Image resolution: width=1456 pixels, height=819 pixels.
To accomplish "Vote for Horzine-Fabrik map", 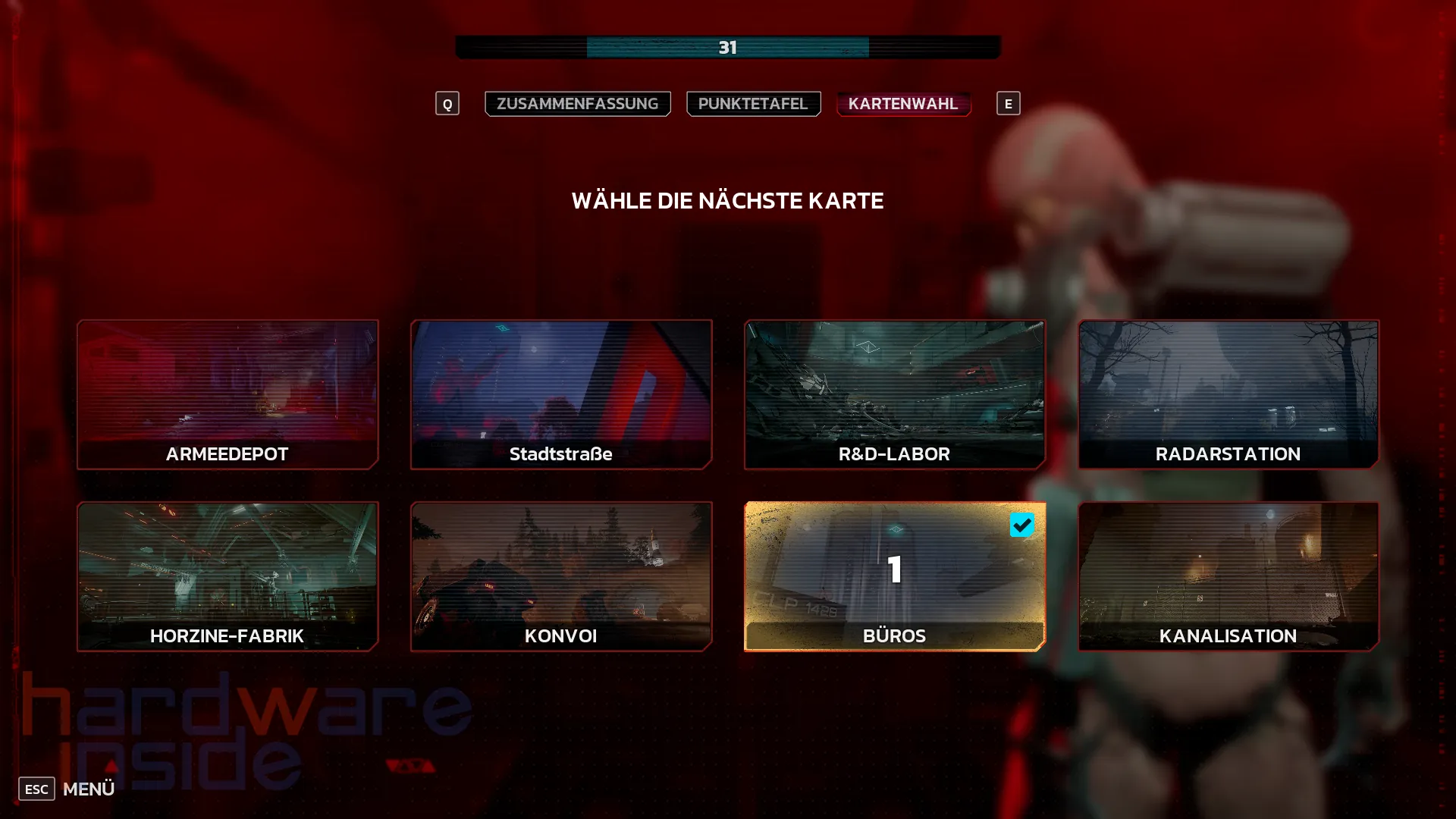I will point(227,576).
